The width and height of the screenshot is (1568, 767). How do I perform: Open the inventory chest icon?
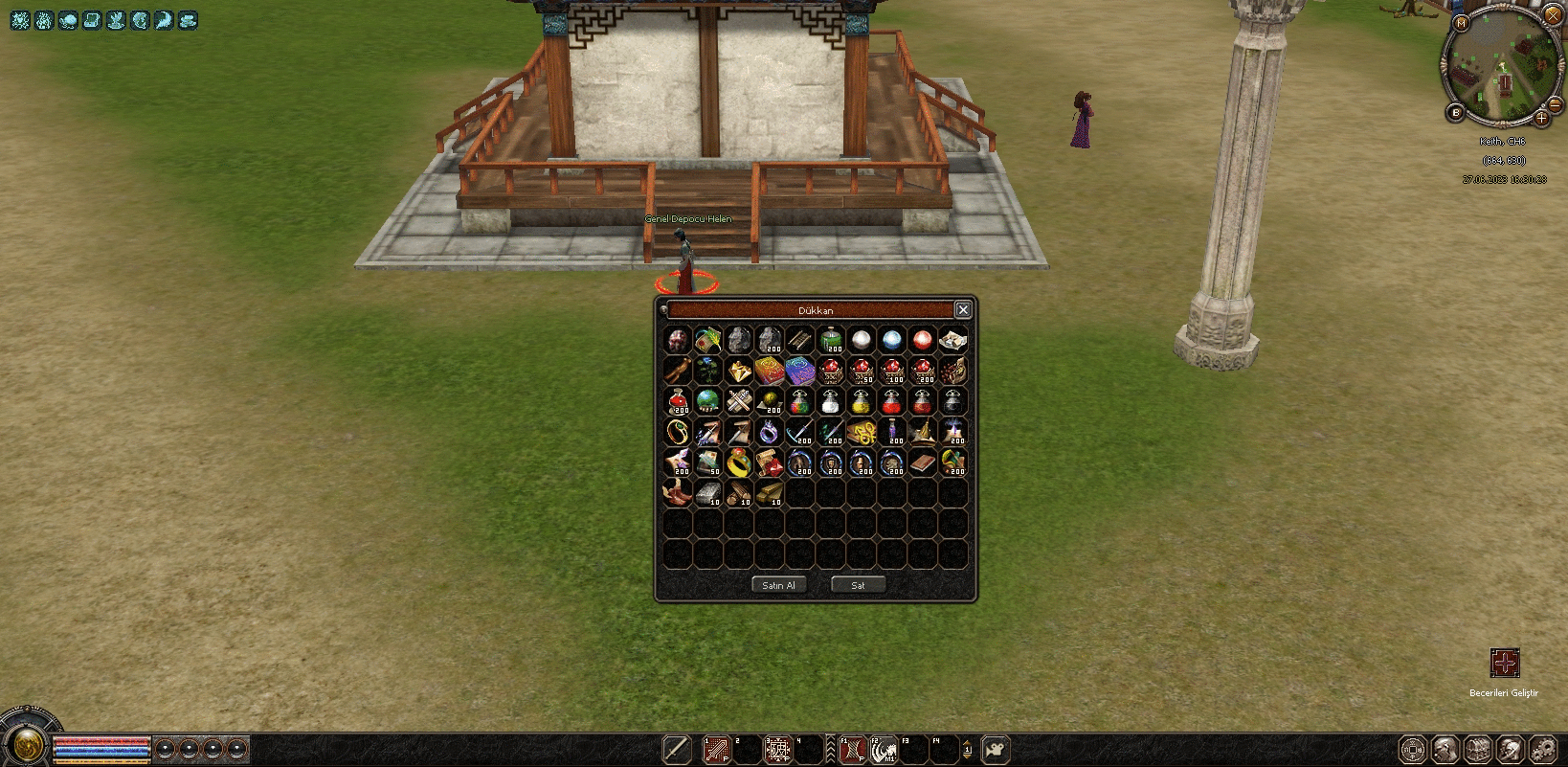click(x=1477, y=749)
